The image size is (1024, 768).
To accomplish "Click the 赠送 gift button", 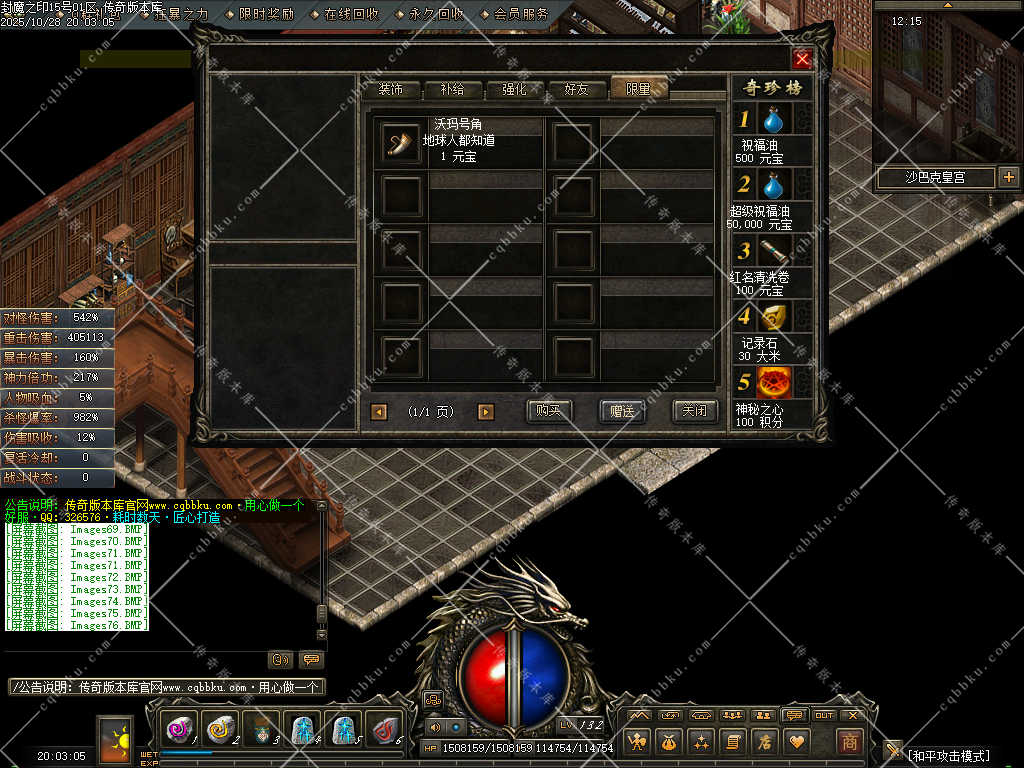I will (x=621, y=411).
